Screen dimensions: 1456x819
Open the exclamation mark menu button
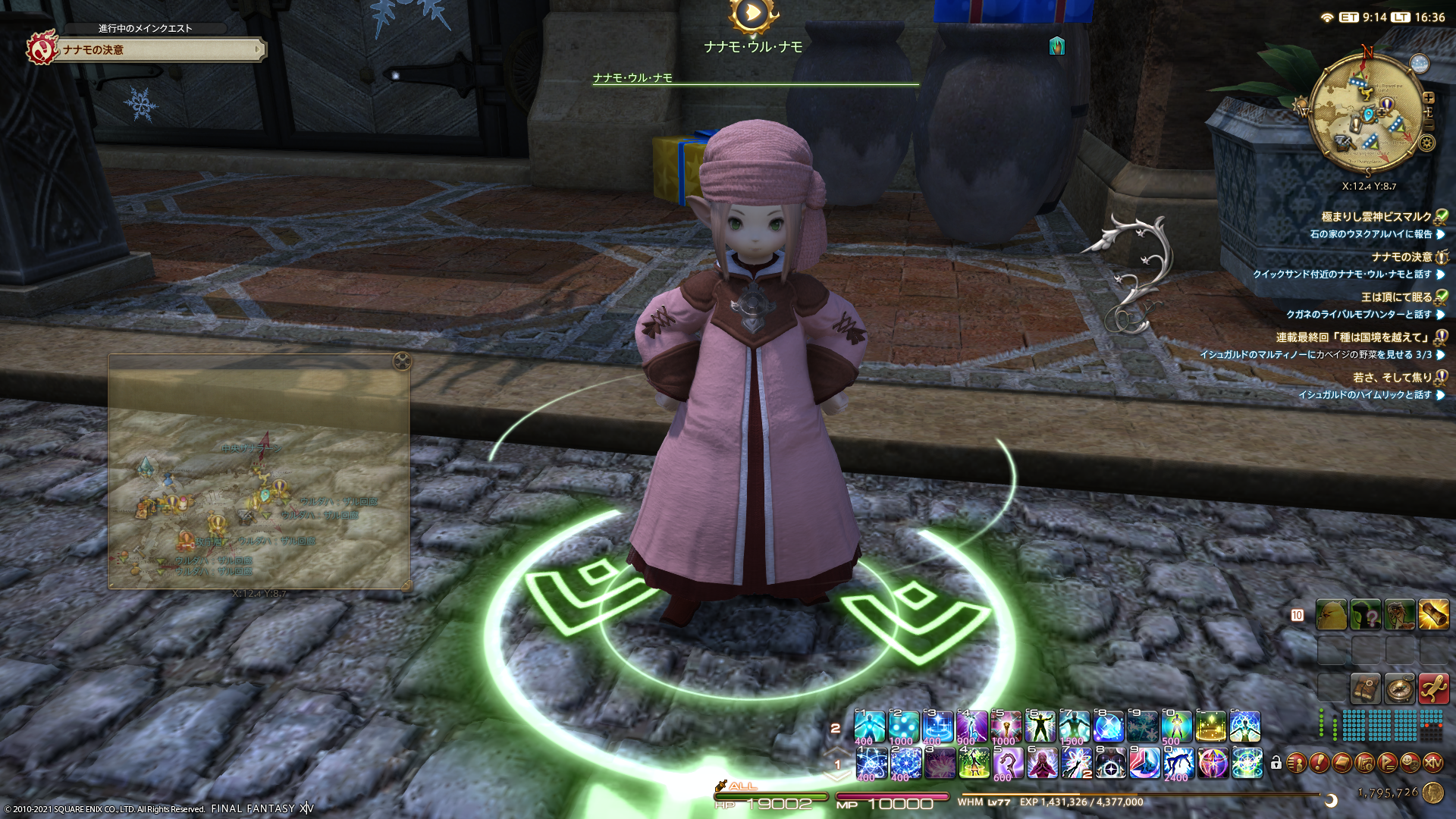click(x=1319, y=763)
